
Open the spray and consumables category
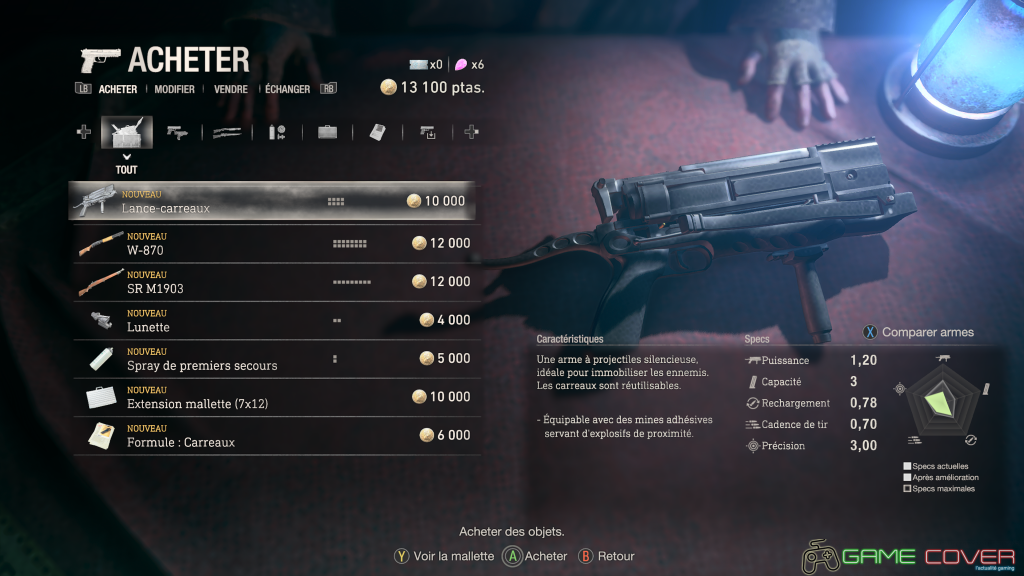(x=277, y=132)
